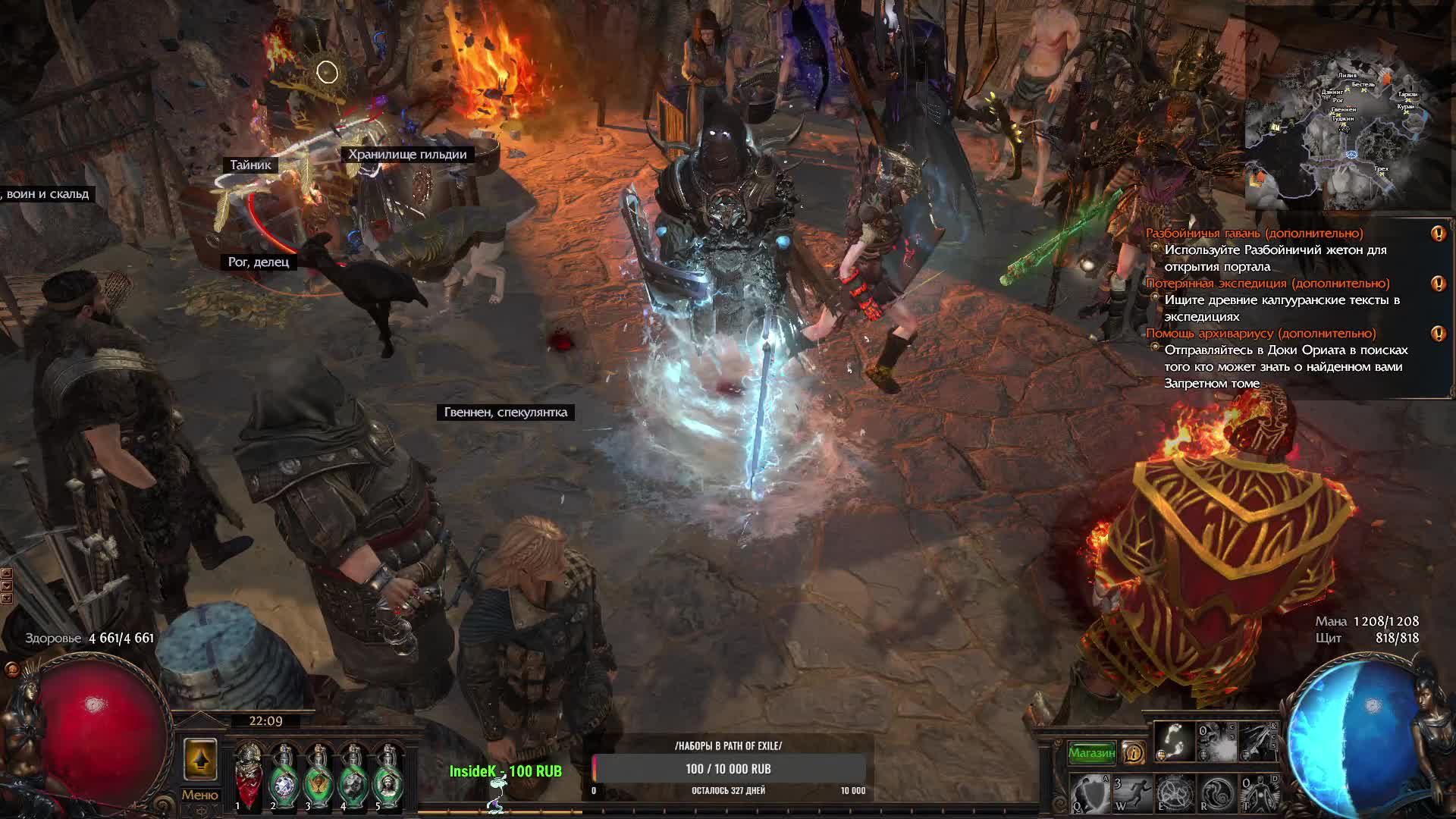Use the grey stone flask in slot 4

tap(353, 773)
